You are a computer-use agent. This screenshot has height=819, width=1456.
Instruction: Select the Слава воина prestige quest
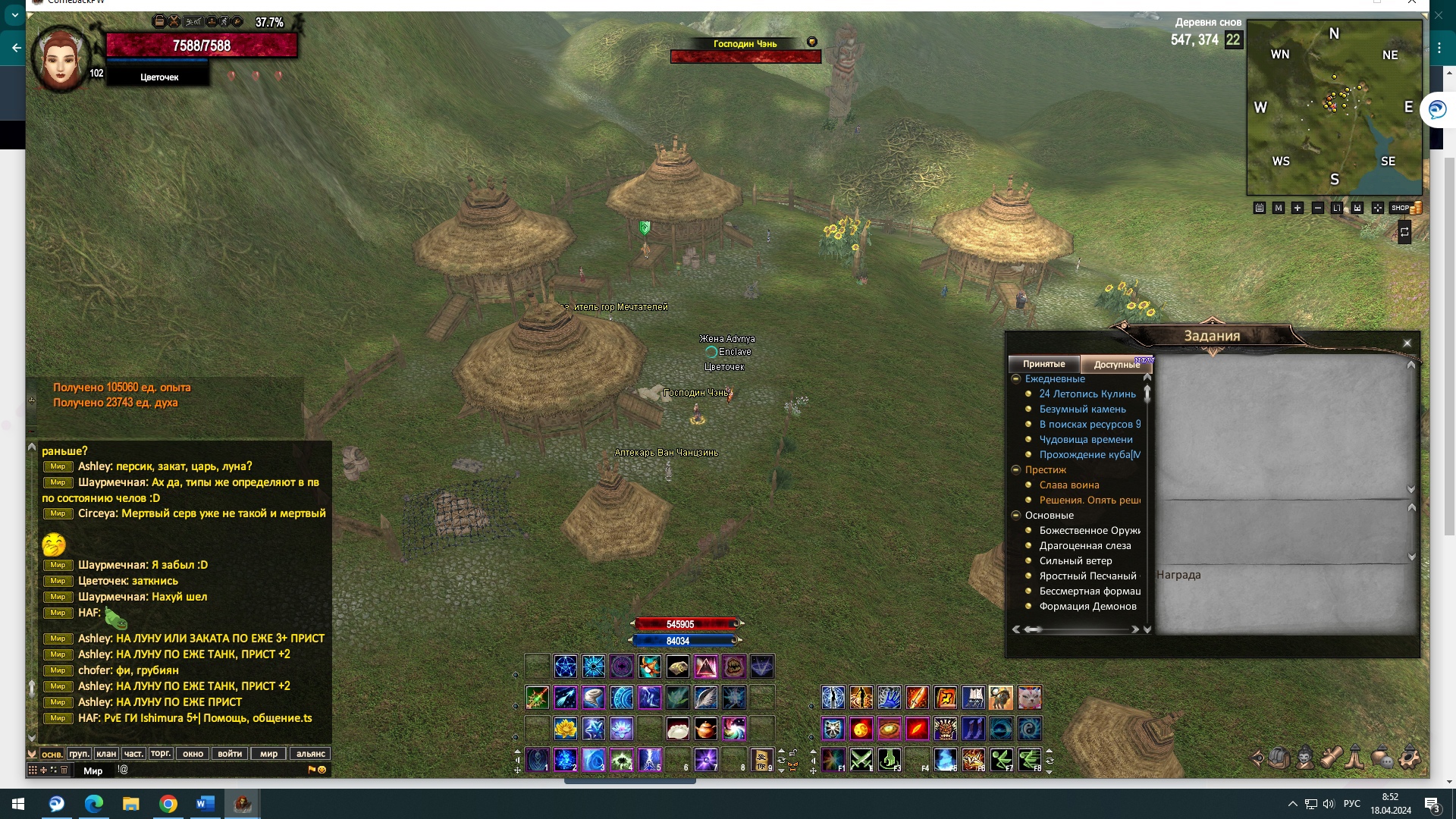click(x=1068, y=485)
